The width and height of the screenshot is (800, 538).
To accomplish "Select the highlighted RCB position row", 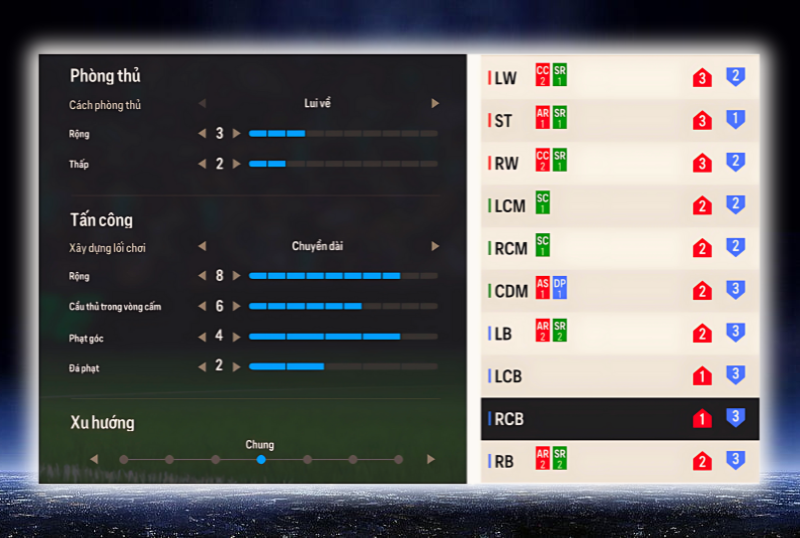I will click(x=618, y=419).
